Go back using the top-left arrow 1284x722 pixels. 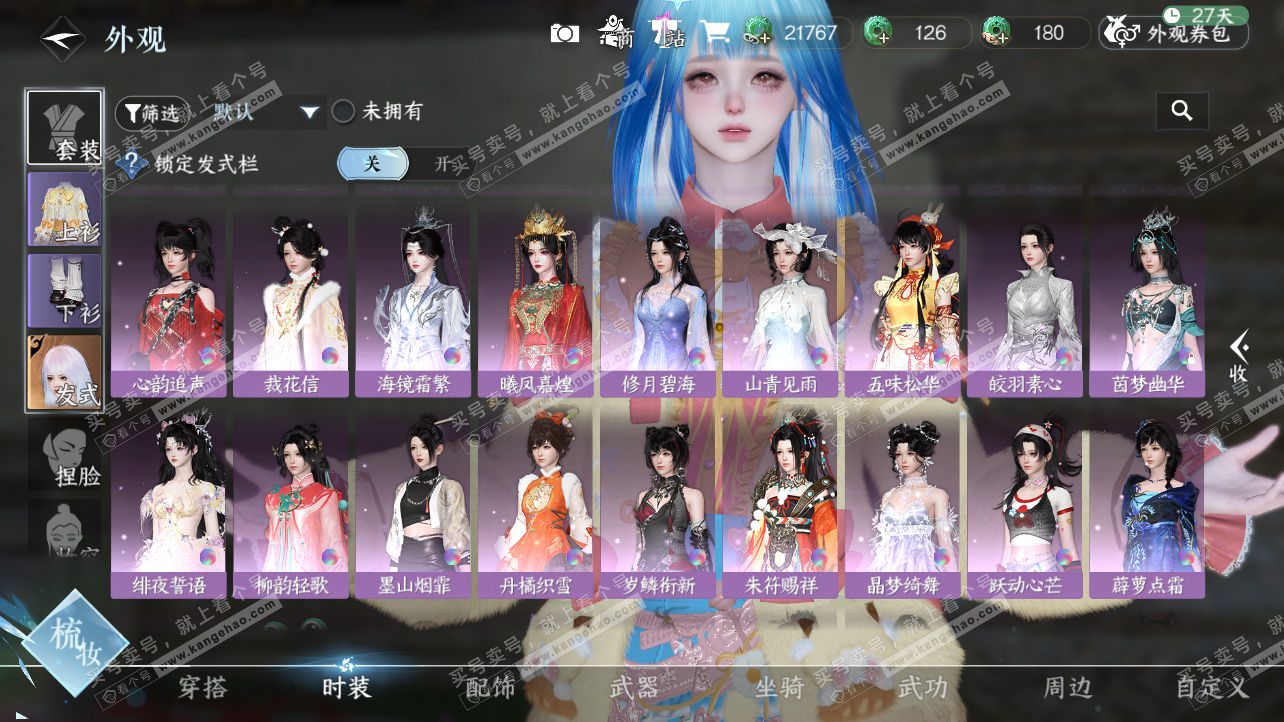coord(62,38)
